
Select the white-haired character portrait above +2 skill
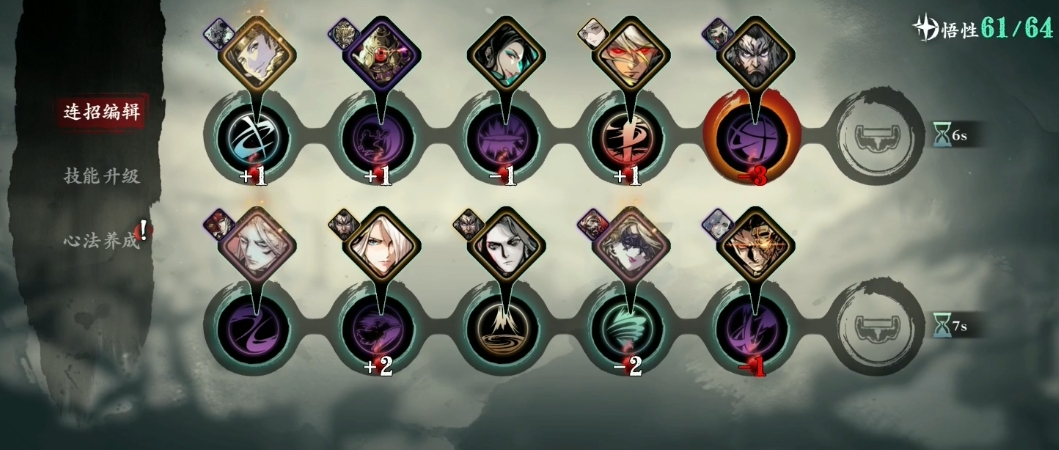click(x=382, y=246)
